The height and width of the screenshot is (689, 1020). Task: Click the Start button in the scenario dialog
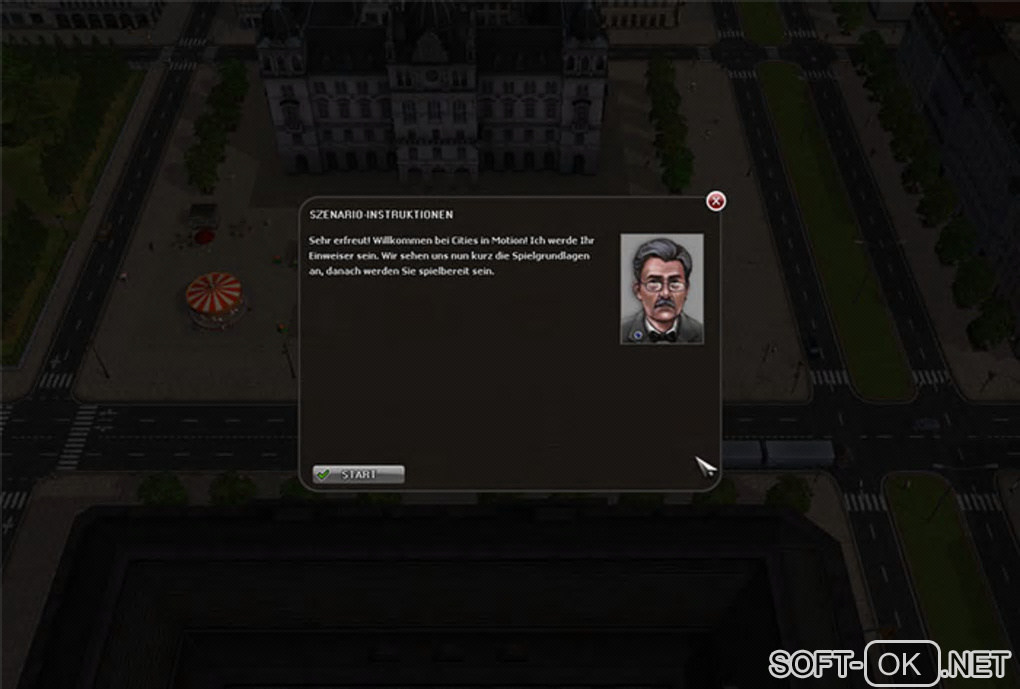358,474
